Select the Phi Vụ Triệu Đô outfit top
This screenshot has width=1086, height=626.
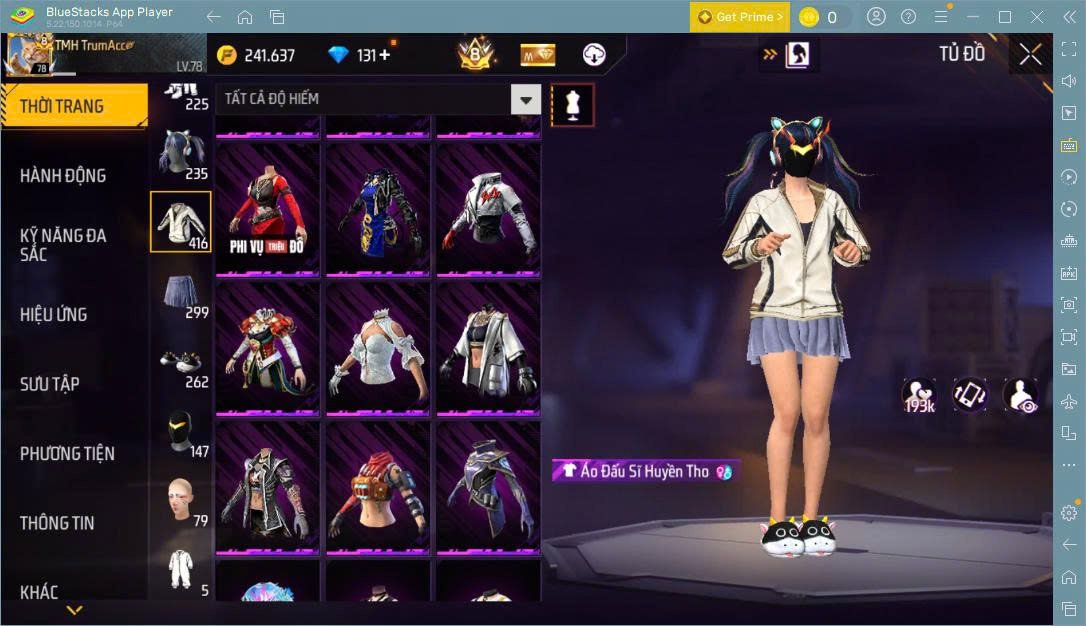point(268,208)
